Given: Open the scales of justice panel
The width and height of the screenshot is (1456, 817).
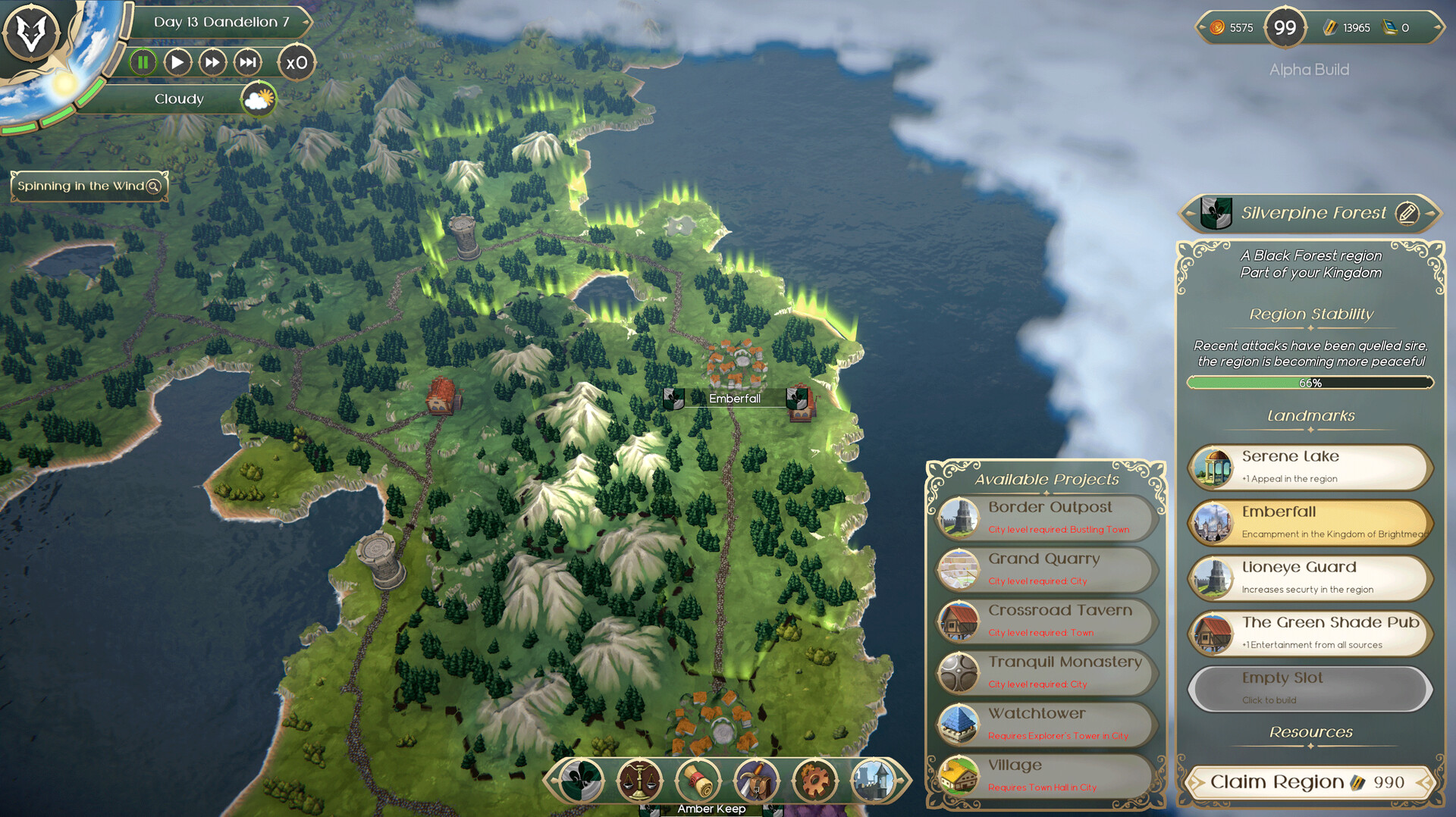Looking at the screenshot, I should pos(639,781).
